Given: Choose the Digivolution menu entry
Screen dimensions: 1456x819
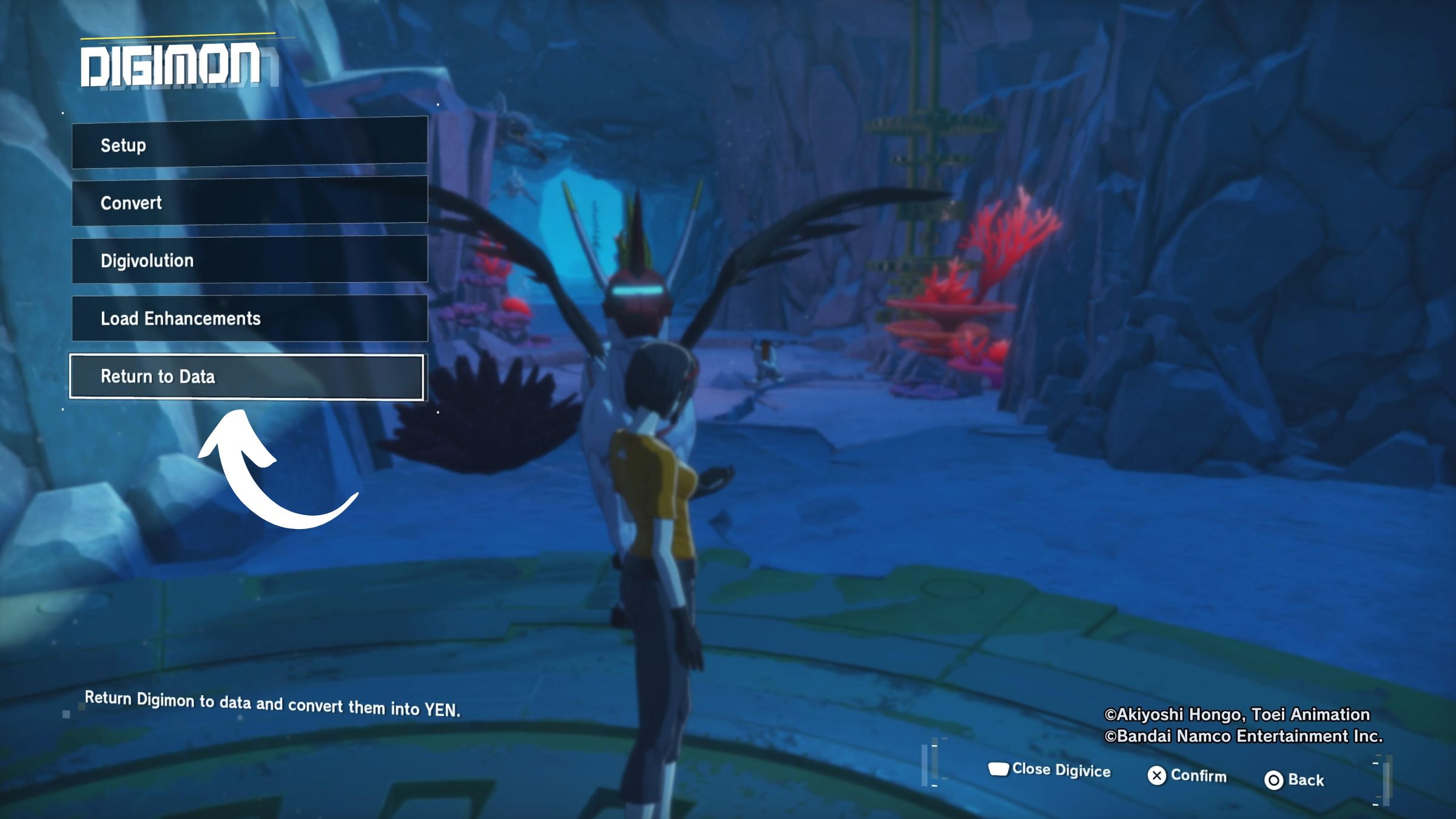Looking at the screenshot, I should tap(249, 260).
